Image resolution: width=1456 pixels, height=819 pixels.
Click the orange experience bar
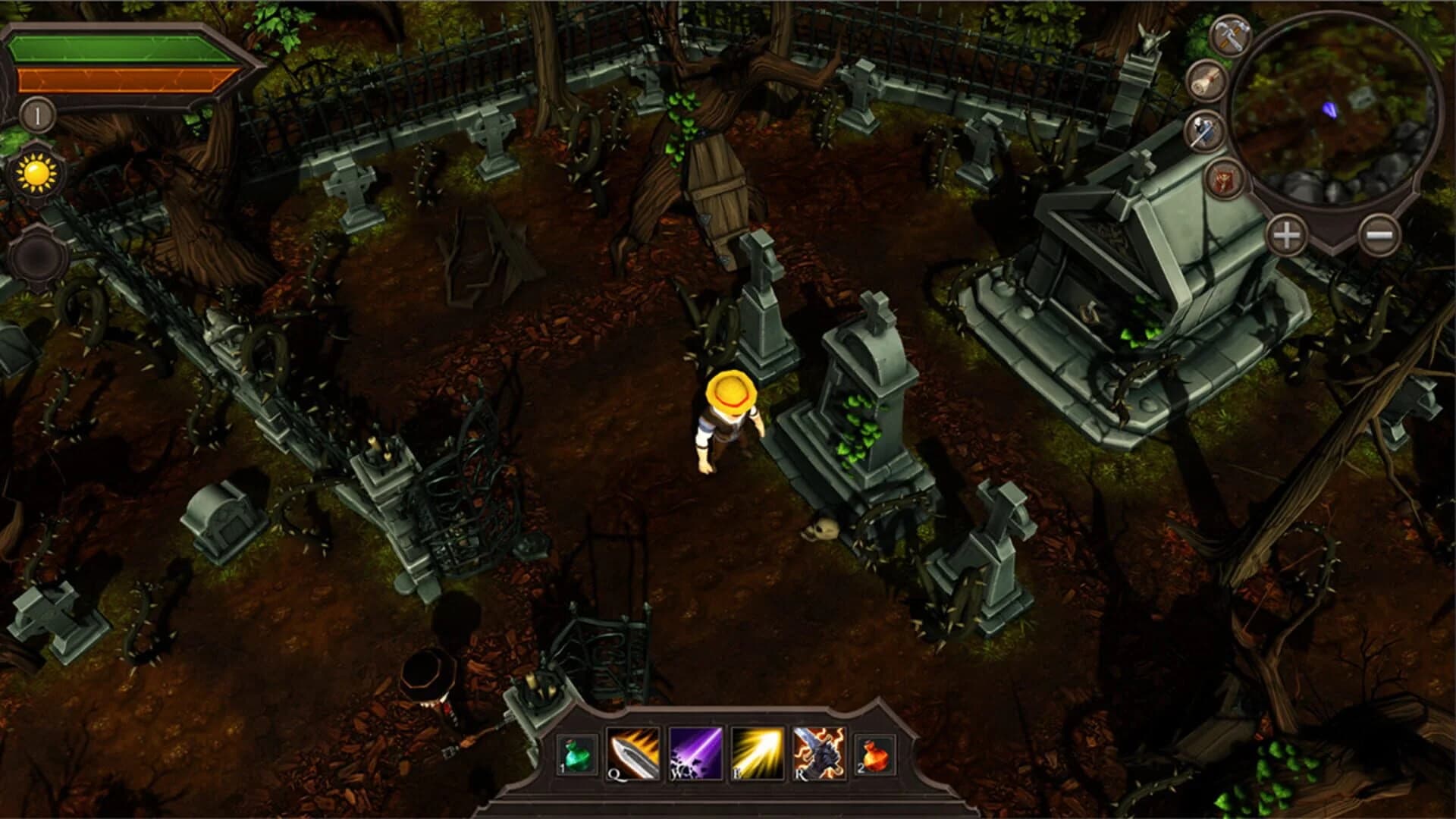tap(114, 78)
